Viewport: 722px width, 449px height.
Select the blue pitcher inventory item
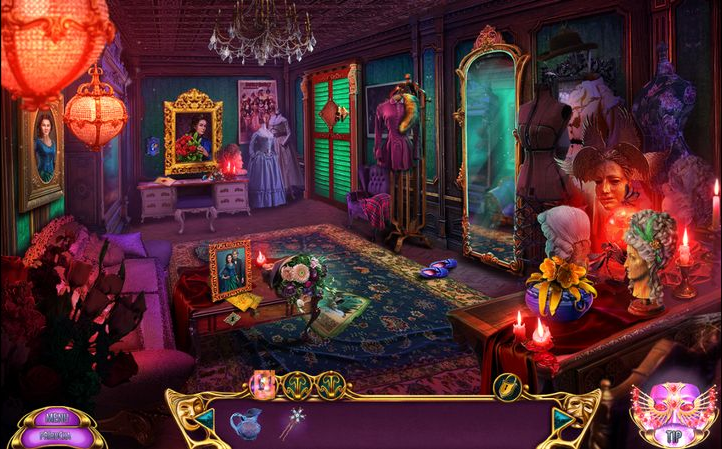point(244,424)
